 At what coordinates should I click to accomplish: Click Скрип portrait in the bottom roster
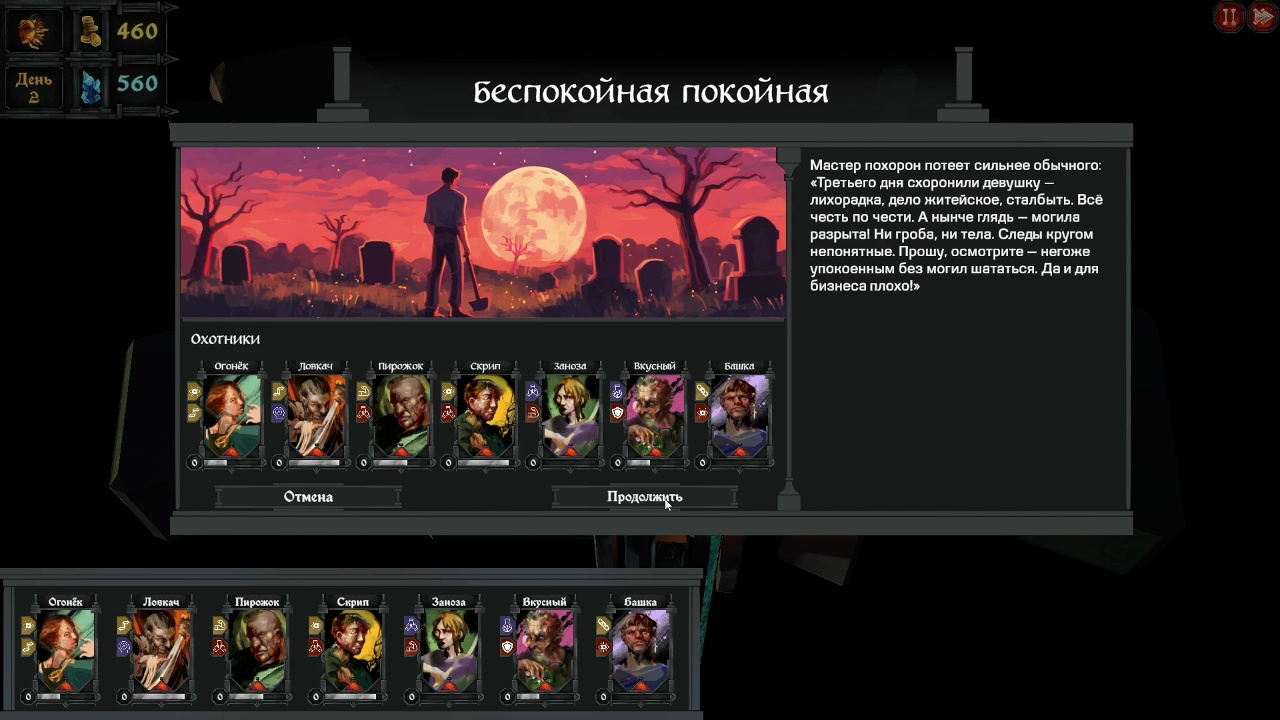tap(353, 650)
